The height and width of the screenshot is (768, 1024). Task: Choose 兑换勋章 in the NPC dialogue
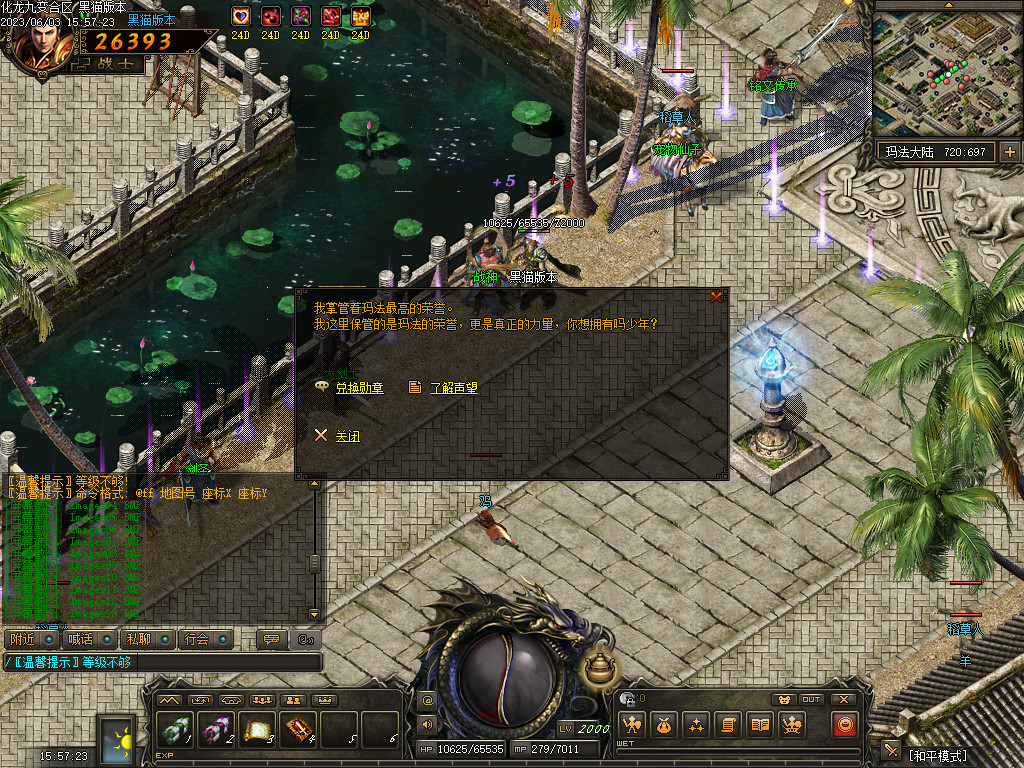[358, 388]
